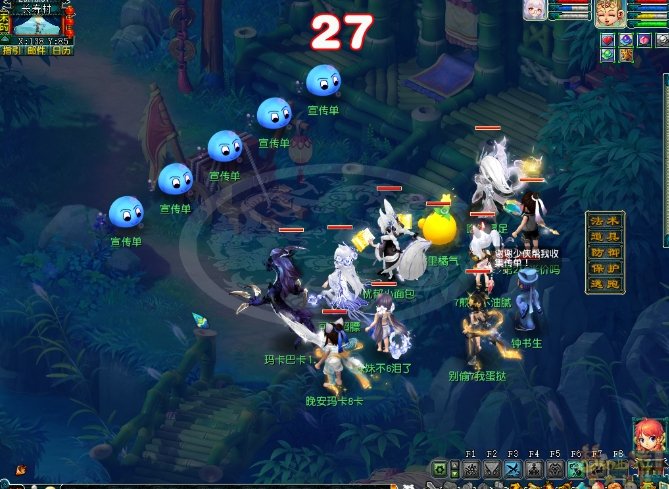
Task: Pick the 防御 (Defend) battle command
Action: point(605,253)
